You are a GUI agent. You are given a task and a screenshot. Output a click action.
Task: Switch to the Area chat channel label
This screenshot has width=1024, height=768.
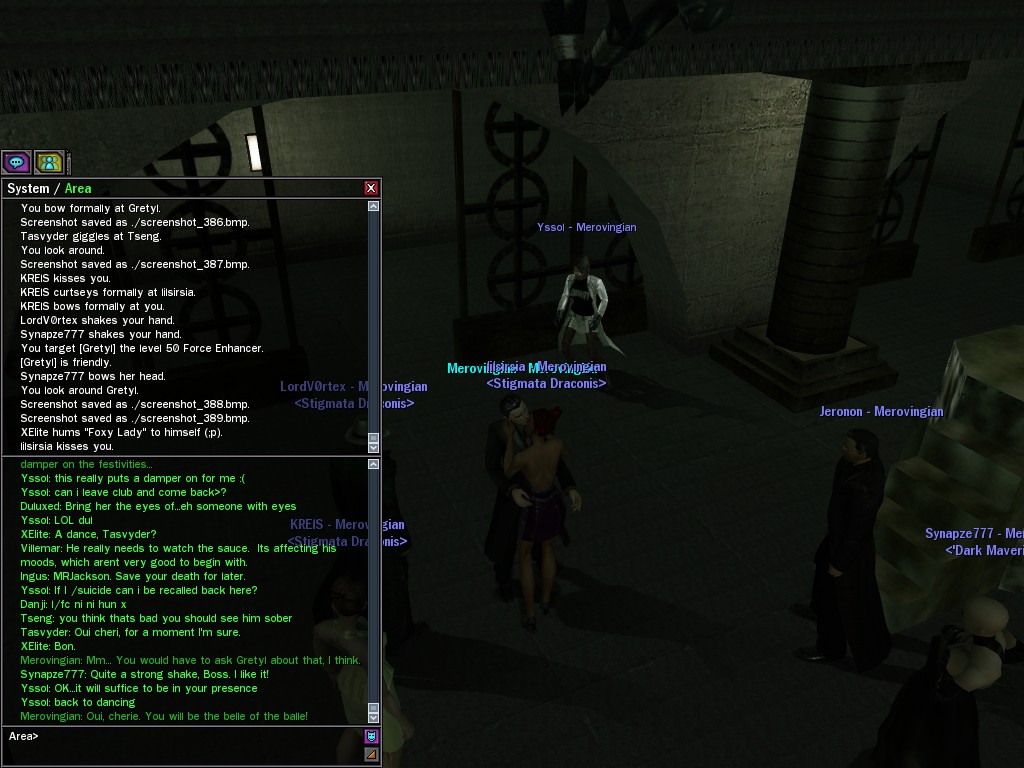point(78,188)
